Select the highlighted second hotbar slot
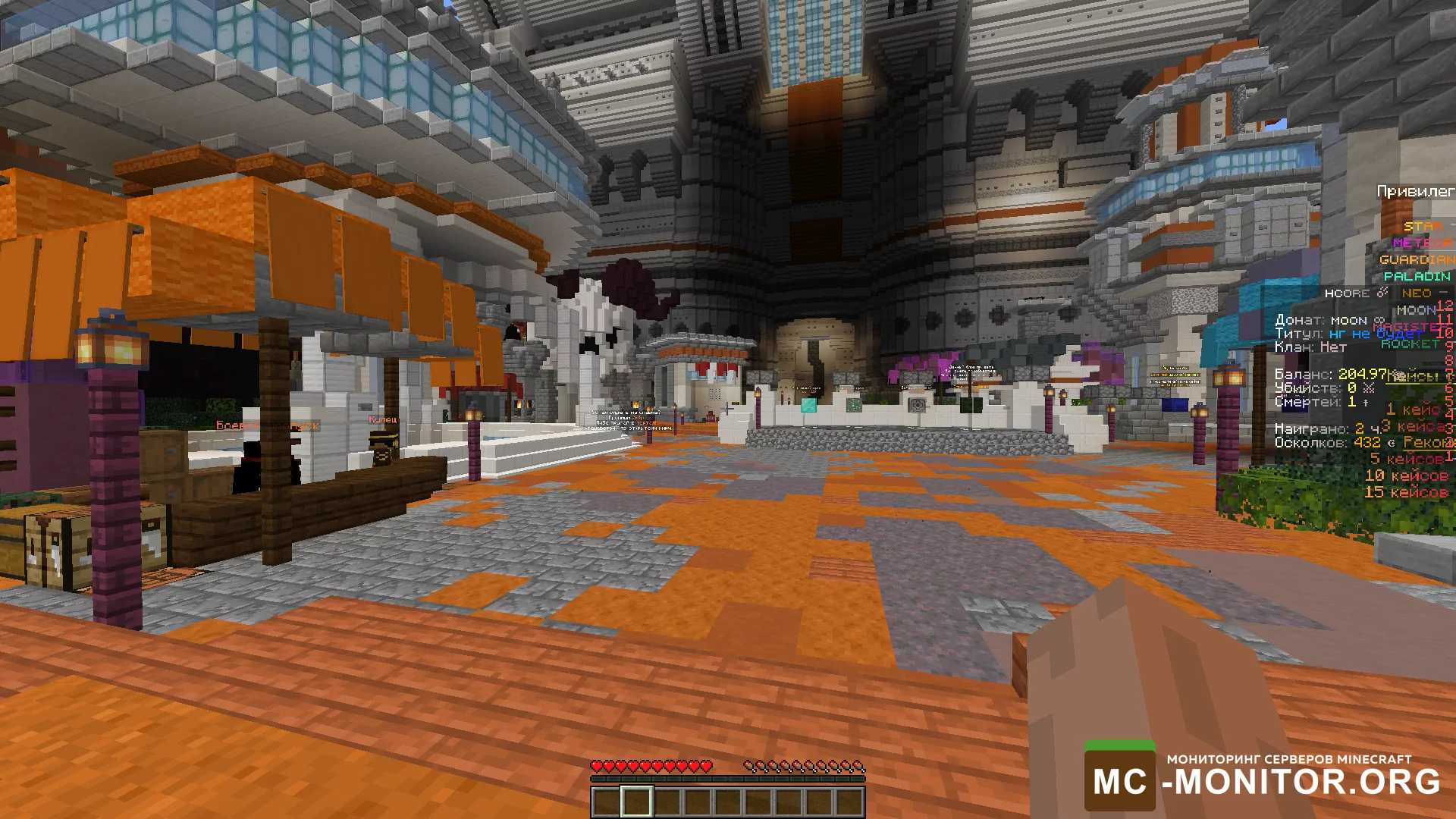 [636, 802]
